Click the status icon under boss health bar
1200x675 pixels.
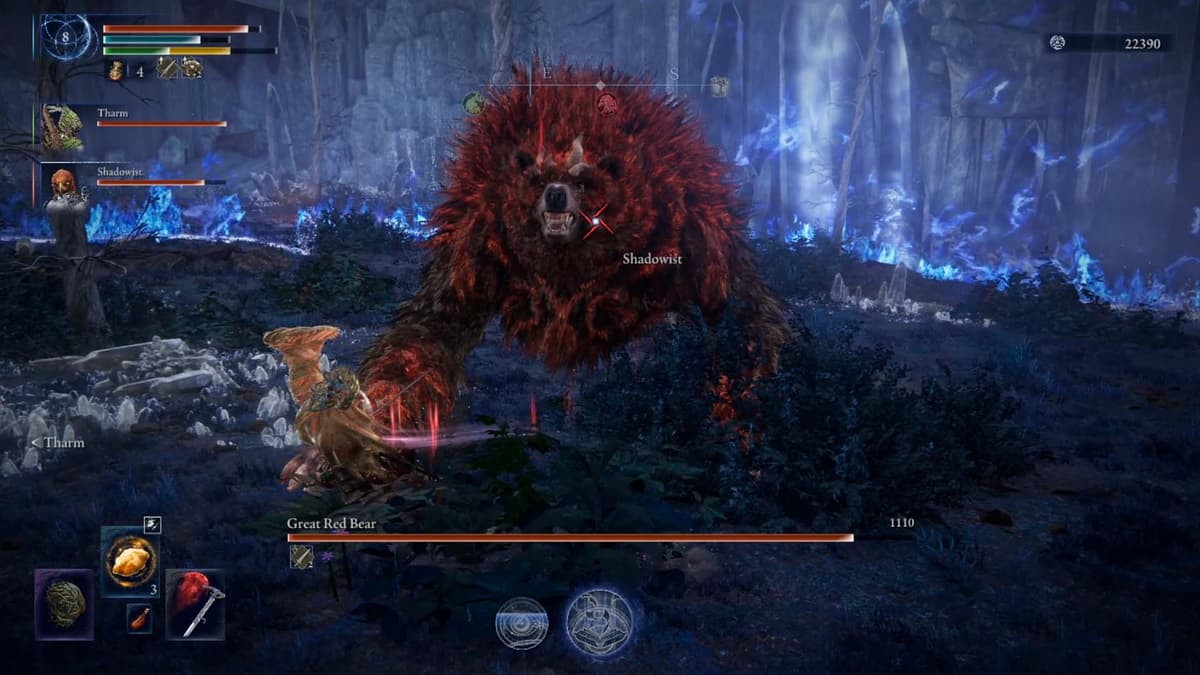click(x=301, y=556)
